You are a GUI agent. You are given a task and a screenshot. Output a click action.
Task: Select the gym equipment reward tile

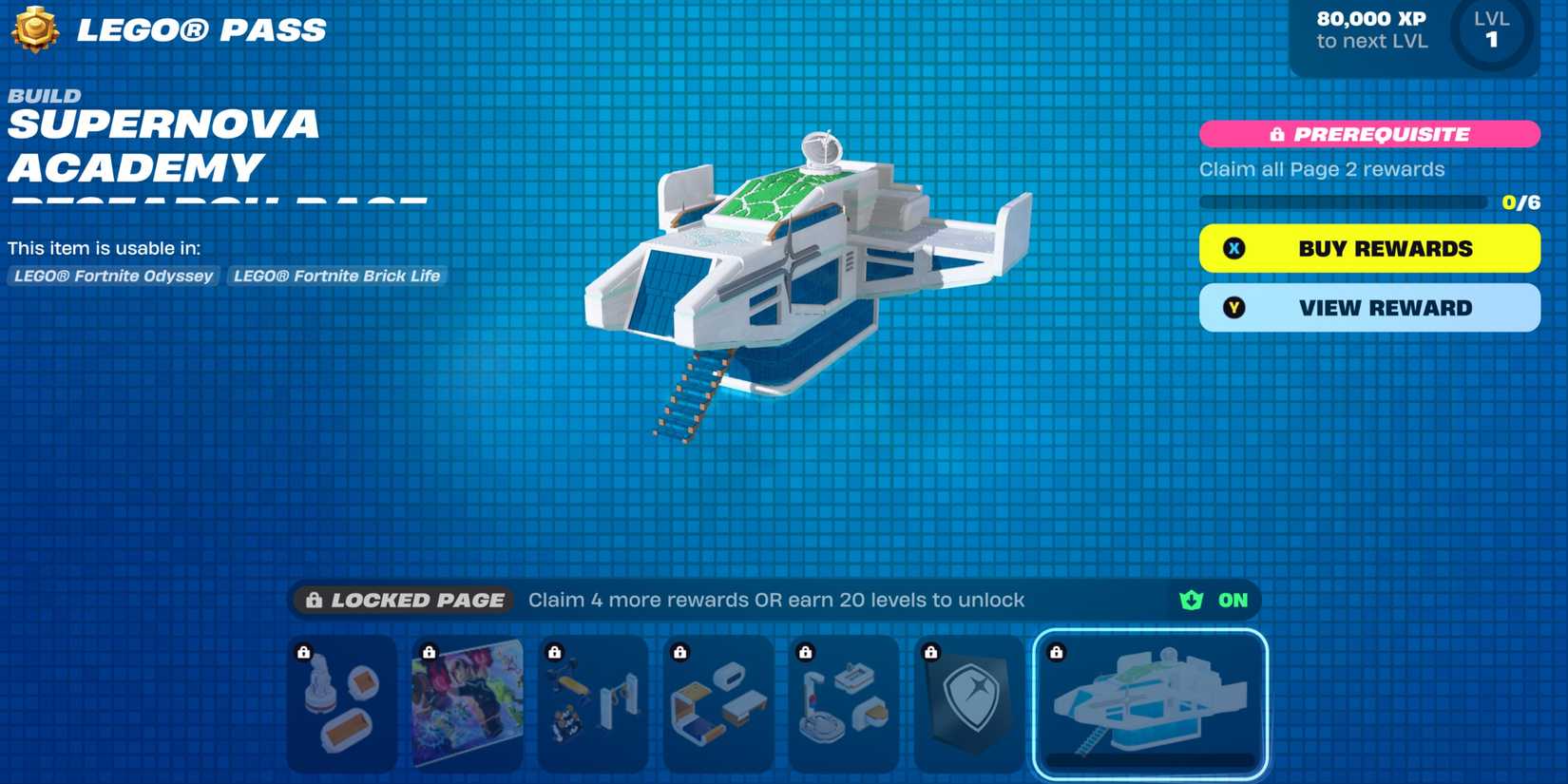(592, 703)
